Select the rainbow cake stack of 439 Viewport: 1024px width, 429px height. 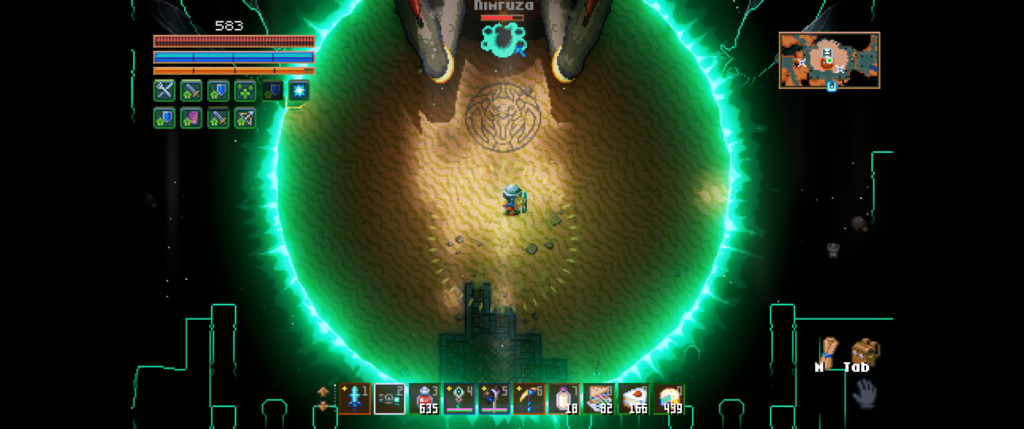670,399
